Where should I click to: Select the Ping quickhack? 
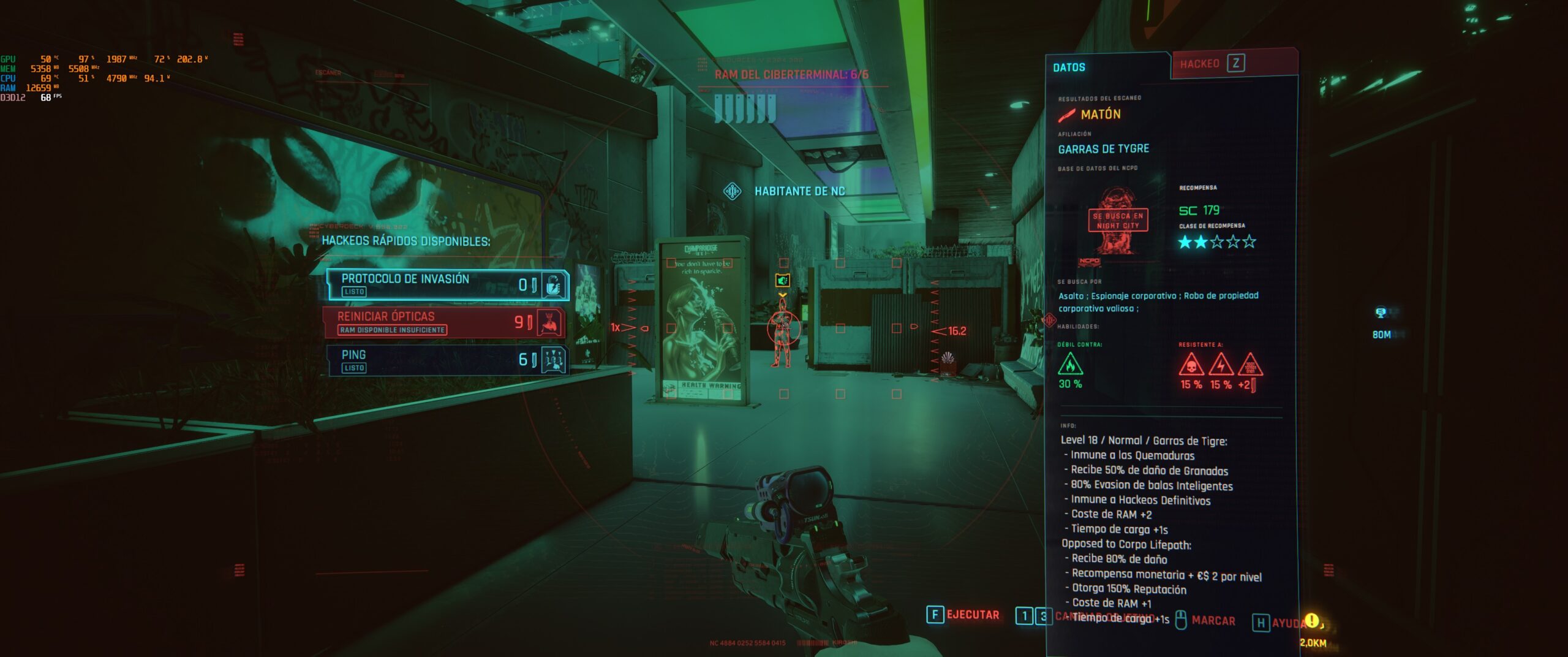(447, 360)
